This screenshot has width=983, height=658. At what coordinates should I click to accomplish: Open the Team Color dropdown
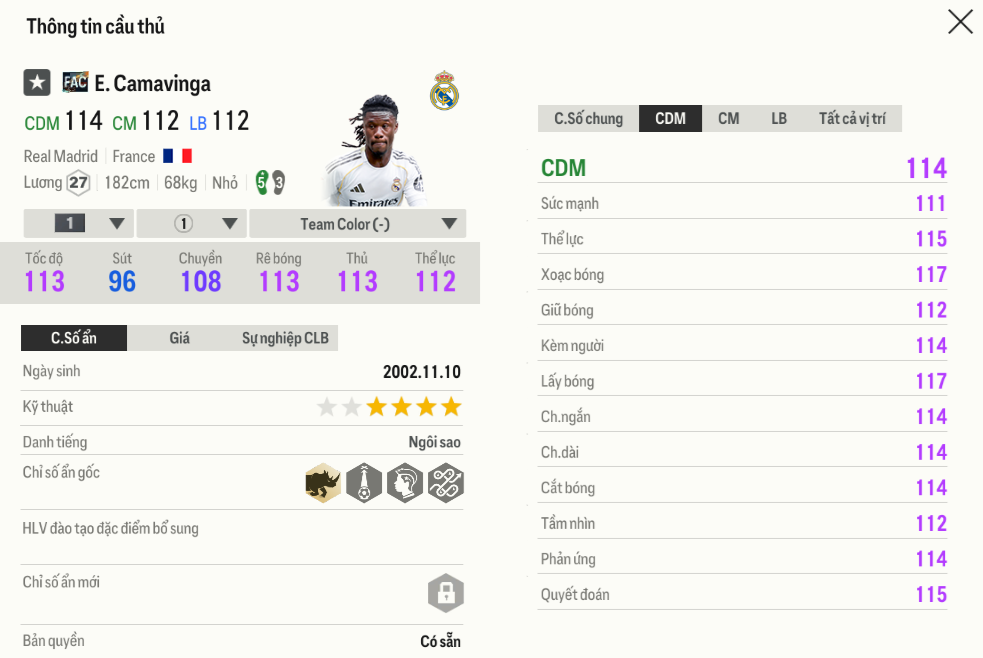tap(357, 224)
